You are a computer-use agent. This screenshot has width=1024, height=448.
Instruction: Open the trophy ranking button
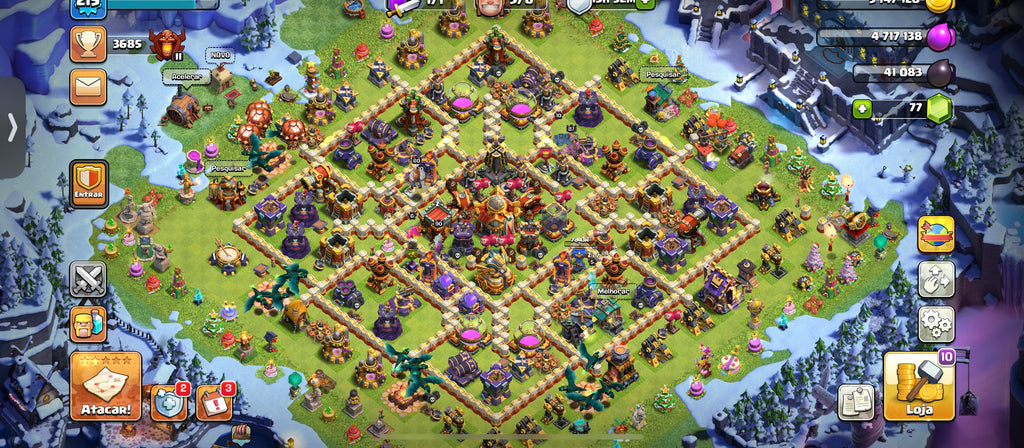88,44
